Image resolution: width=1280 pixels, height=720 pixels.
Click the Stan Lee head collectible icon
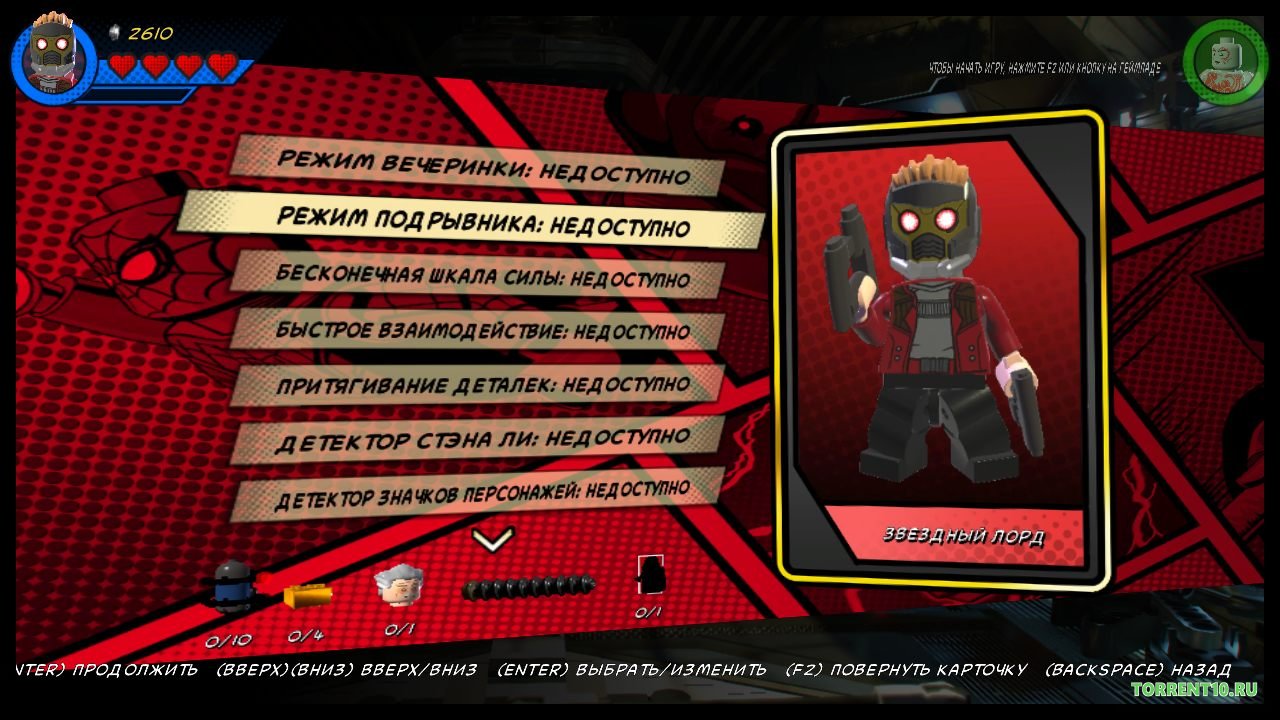point(398,585)
